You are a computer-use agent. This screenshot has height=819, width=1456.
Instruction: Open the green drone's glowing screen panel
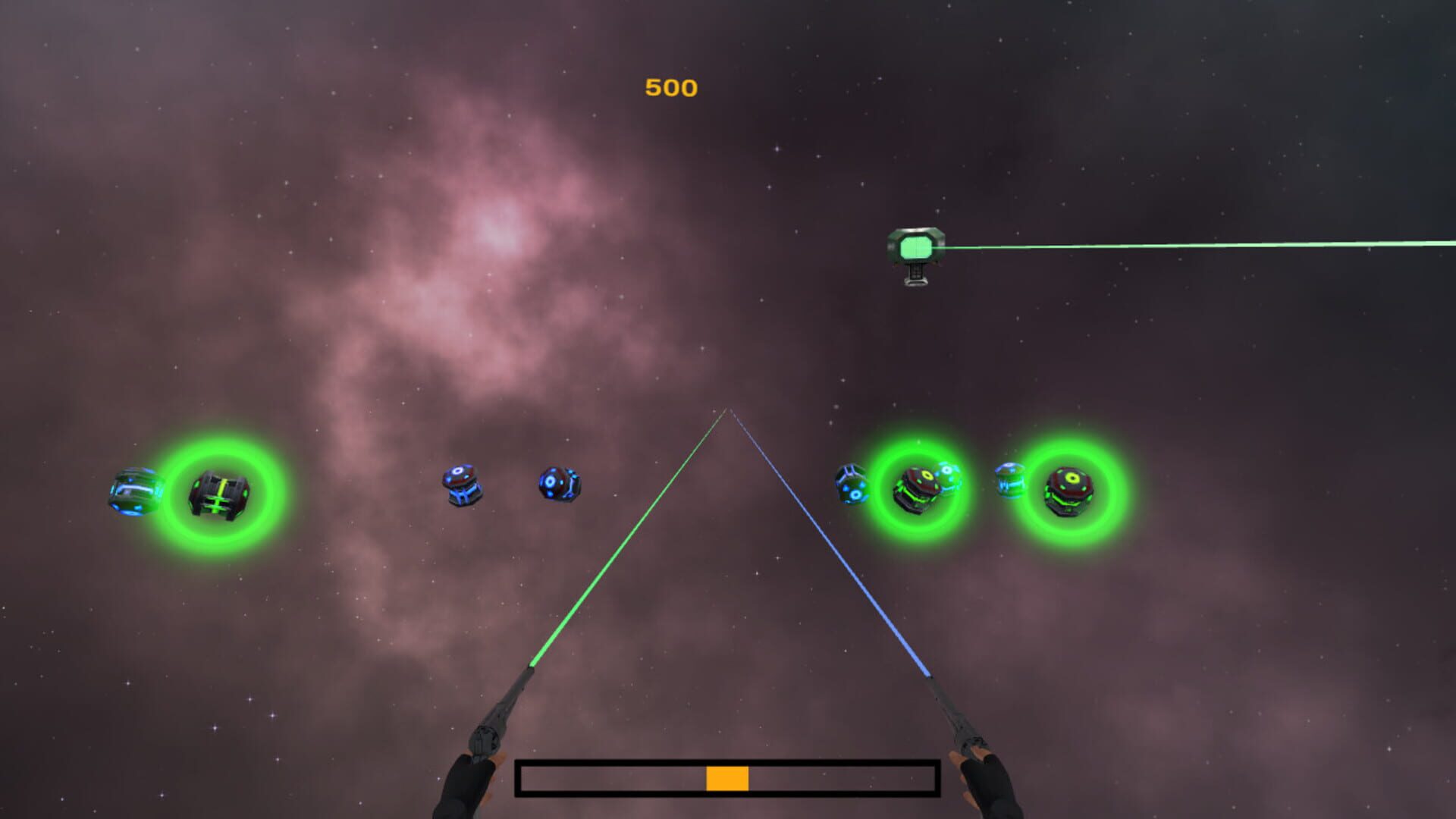pos(915,244)
